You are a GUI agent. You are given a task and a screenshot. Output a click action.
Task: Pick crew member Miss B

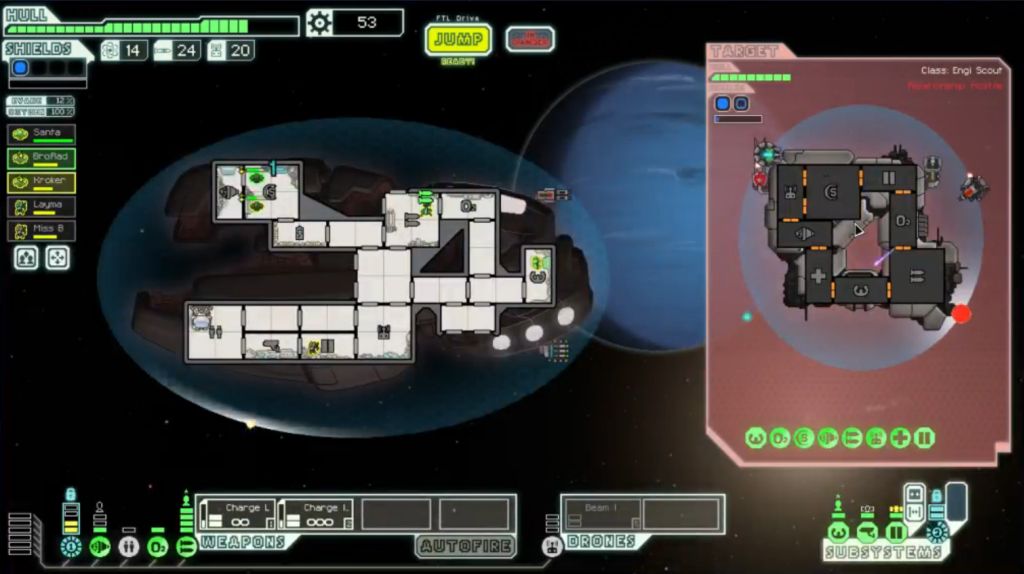click(x=41, y=230)
